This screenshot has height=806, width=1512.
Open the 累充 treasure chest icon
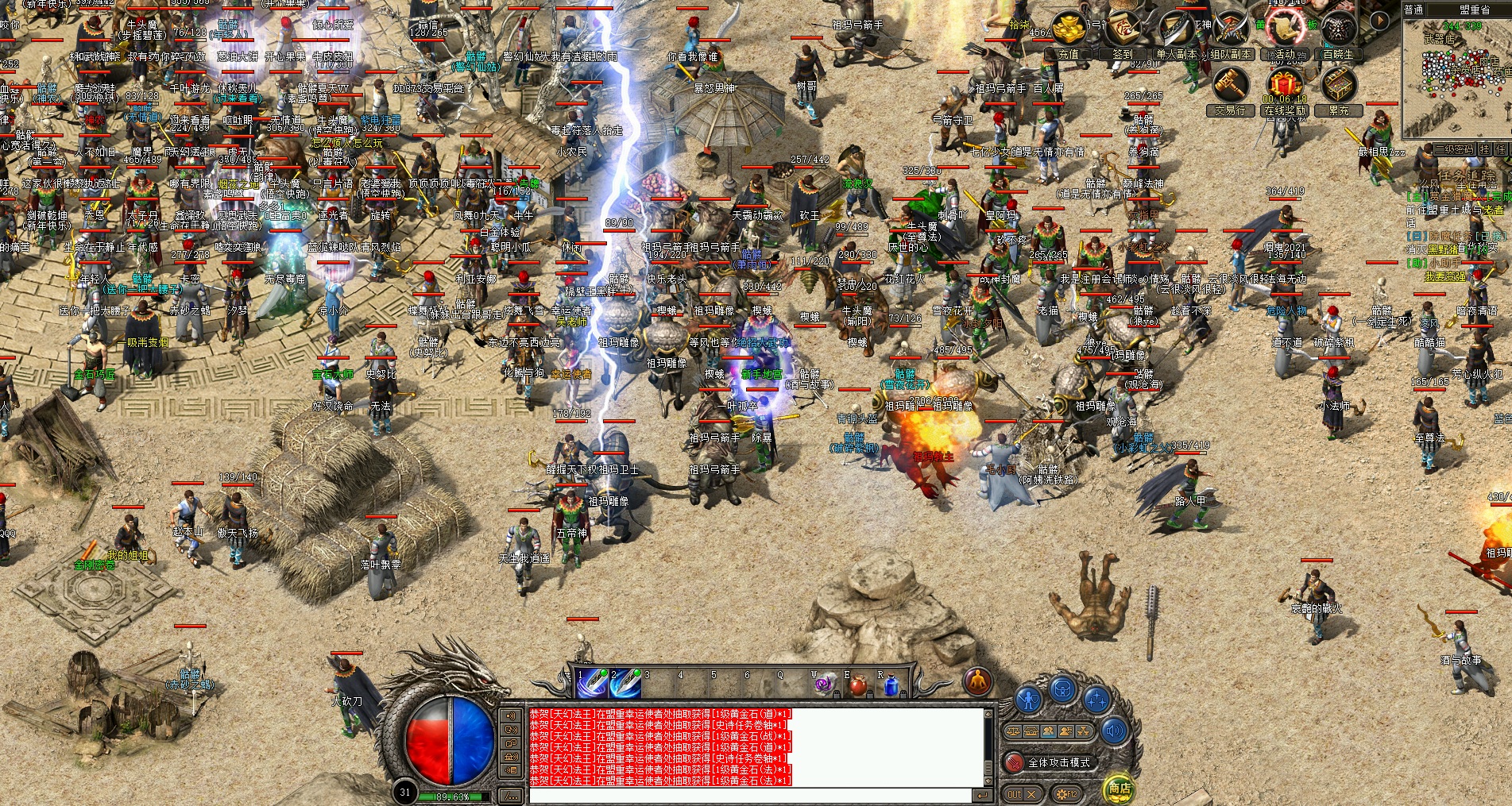pos(1338,86)
